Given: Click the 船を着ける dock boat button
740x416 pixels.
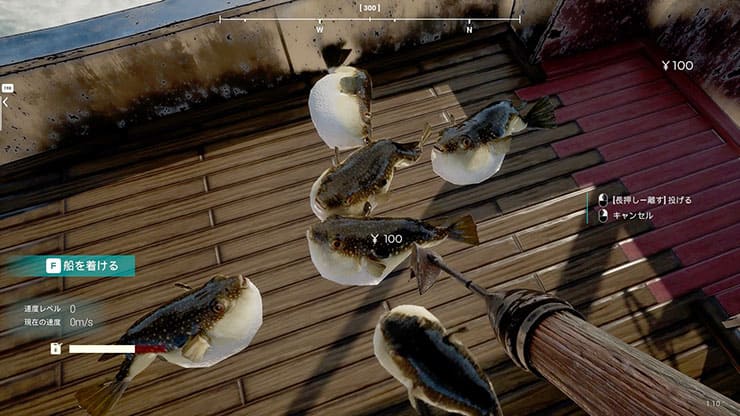Looking at the screenshot, I should coord(87,266).
